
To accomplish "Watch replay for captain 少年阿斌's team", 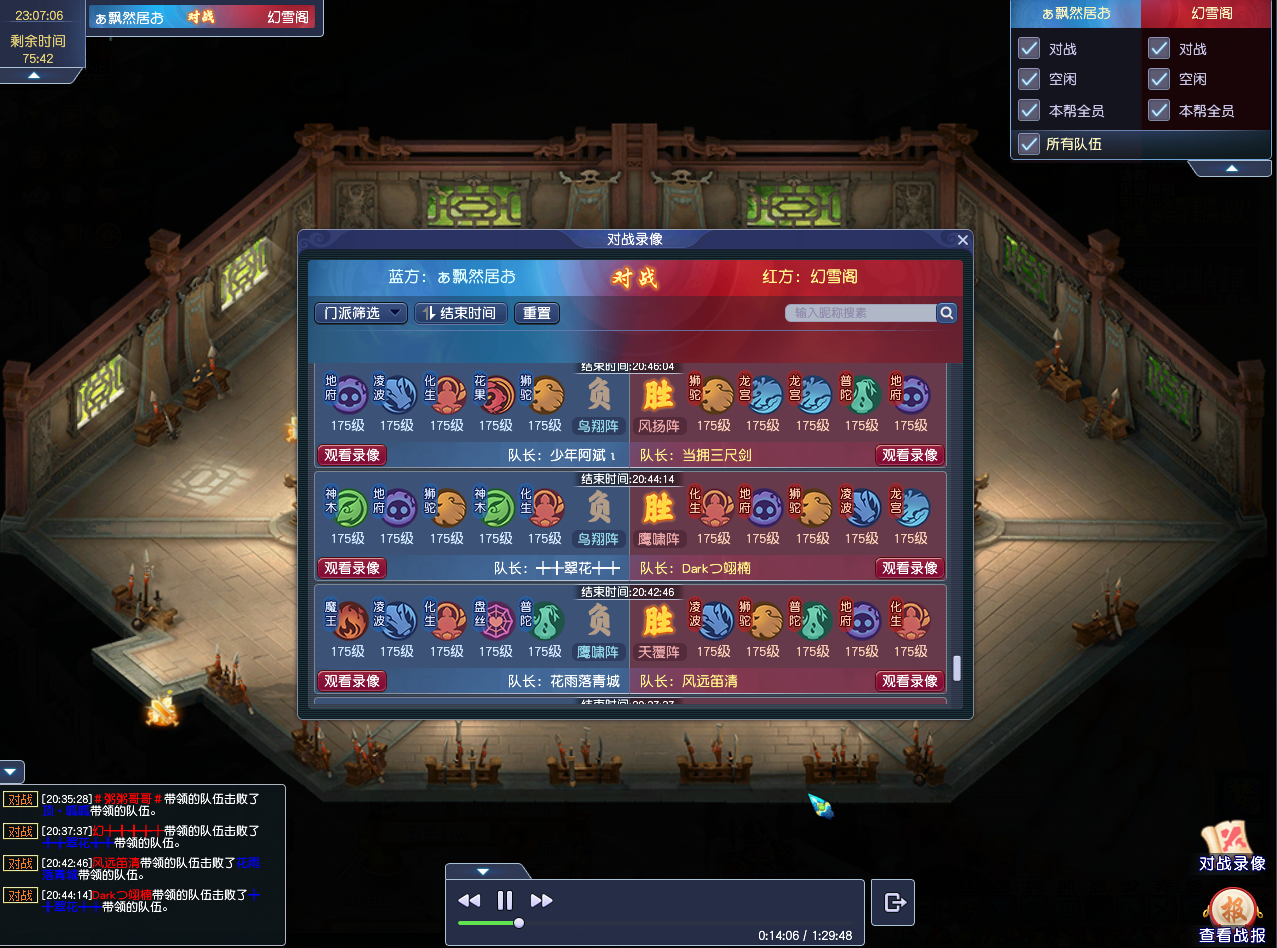I will (x=352, y=455).
